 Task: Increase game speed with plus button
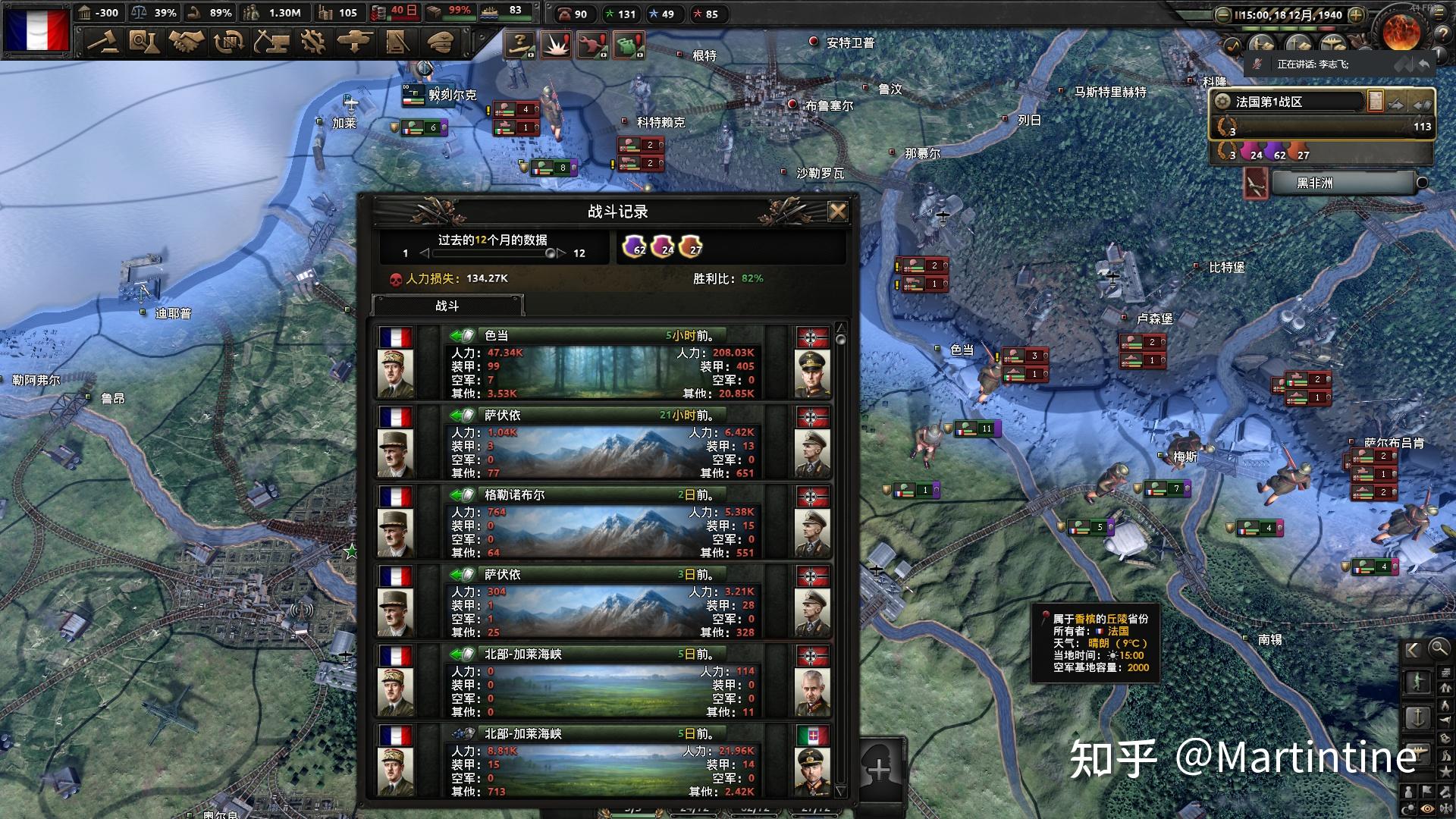1357,14
